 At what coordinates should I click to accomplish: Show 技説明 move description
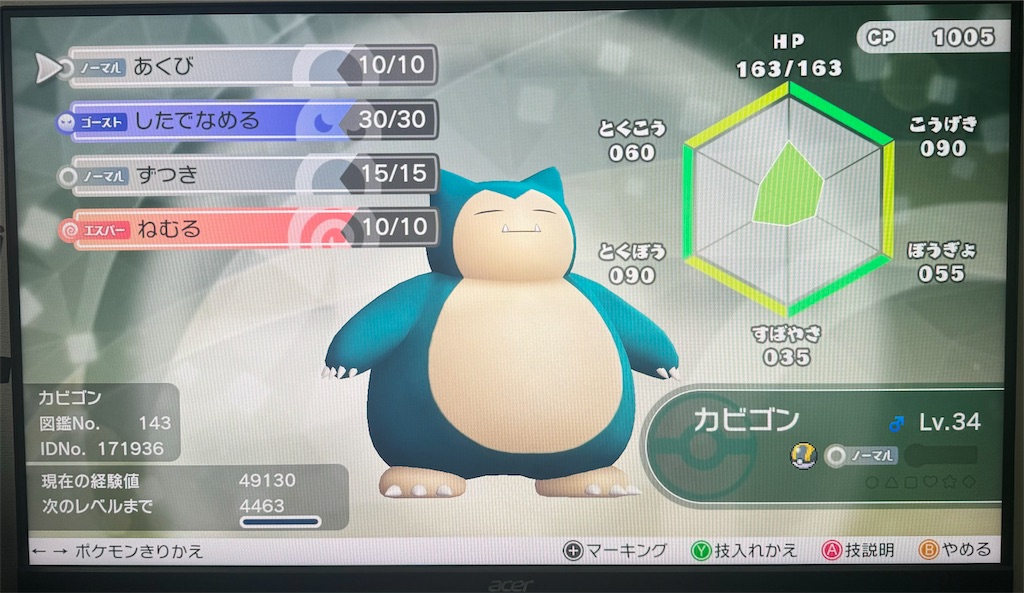tap(857, 550)
